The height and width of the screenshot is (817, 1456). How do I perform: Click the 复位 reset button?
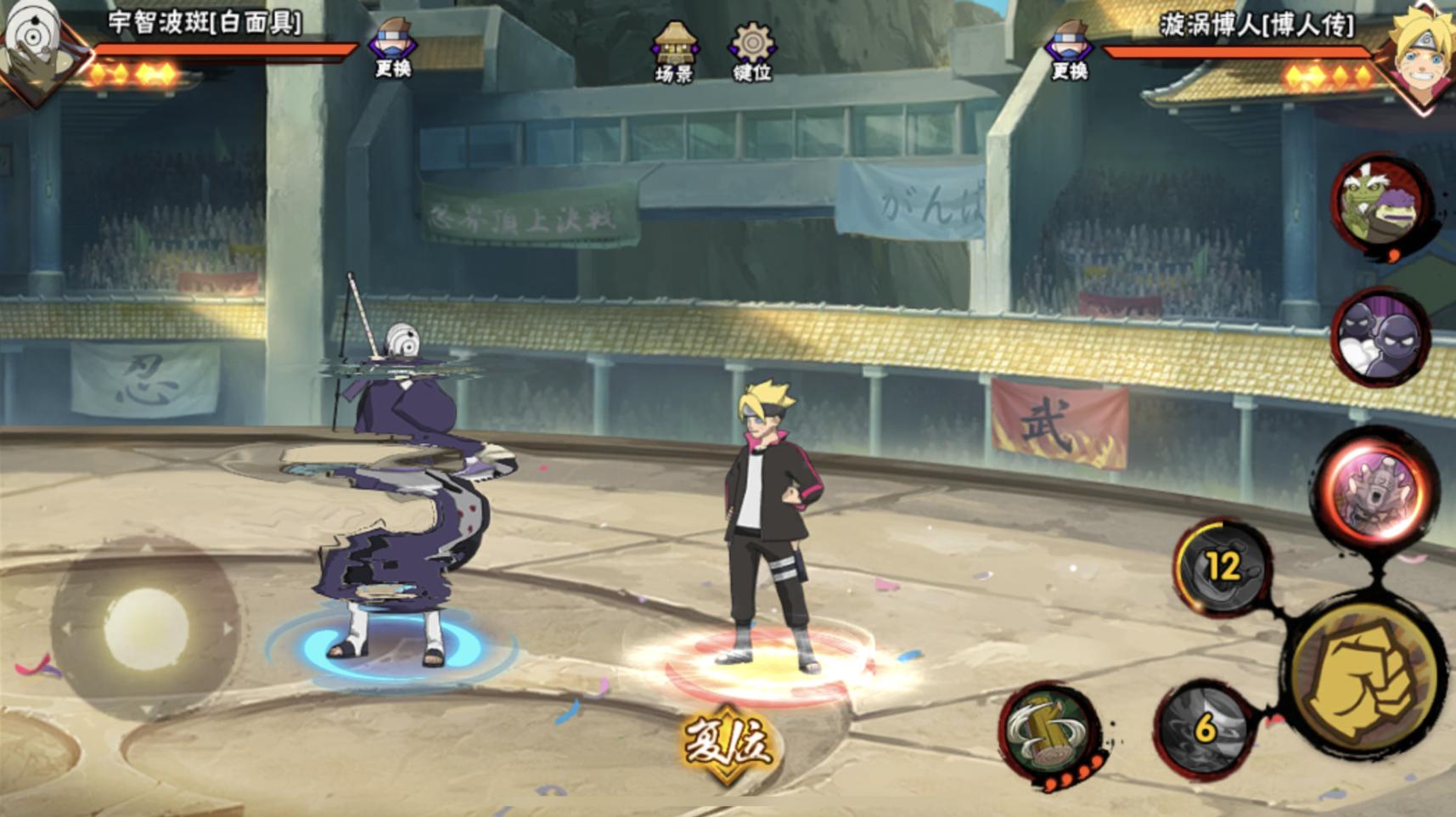tap(728, 743)
